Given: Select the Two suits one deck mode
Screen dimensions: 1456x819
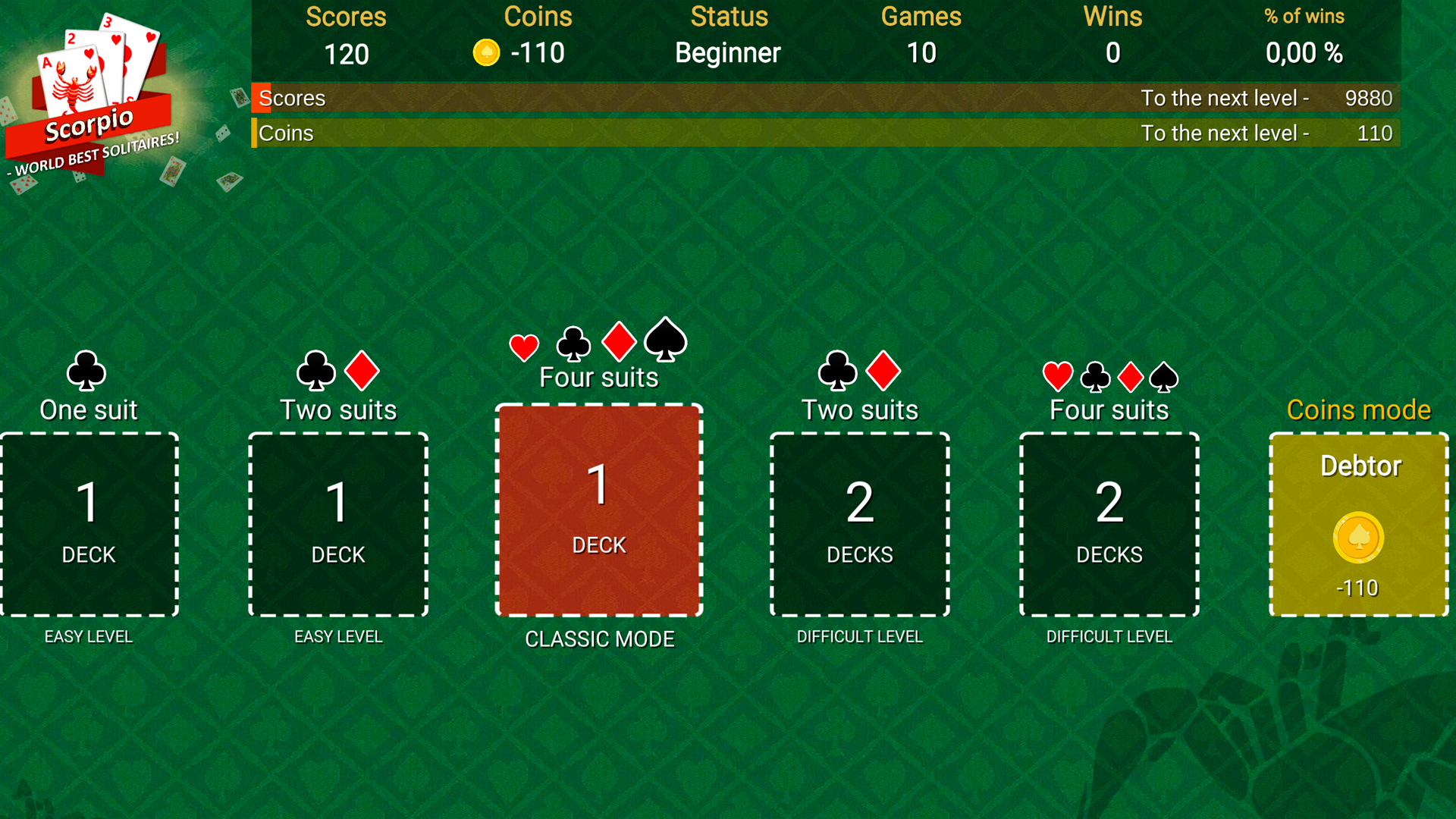Looking at the screenshot, I should 337,523.
